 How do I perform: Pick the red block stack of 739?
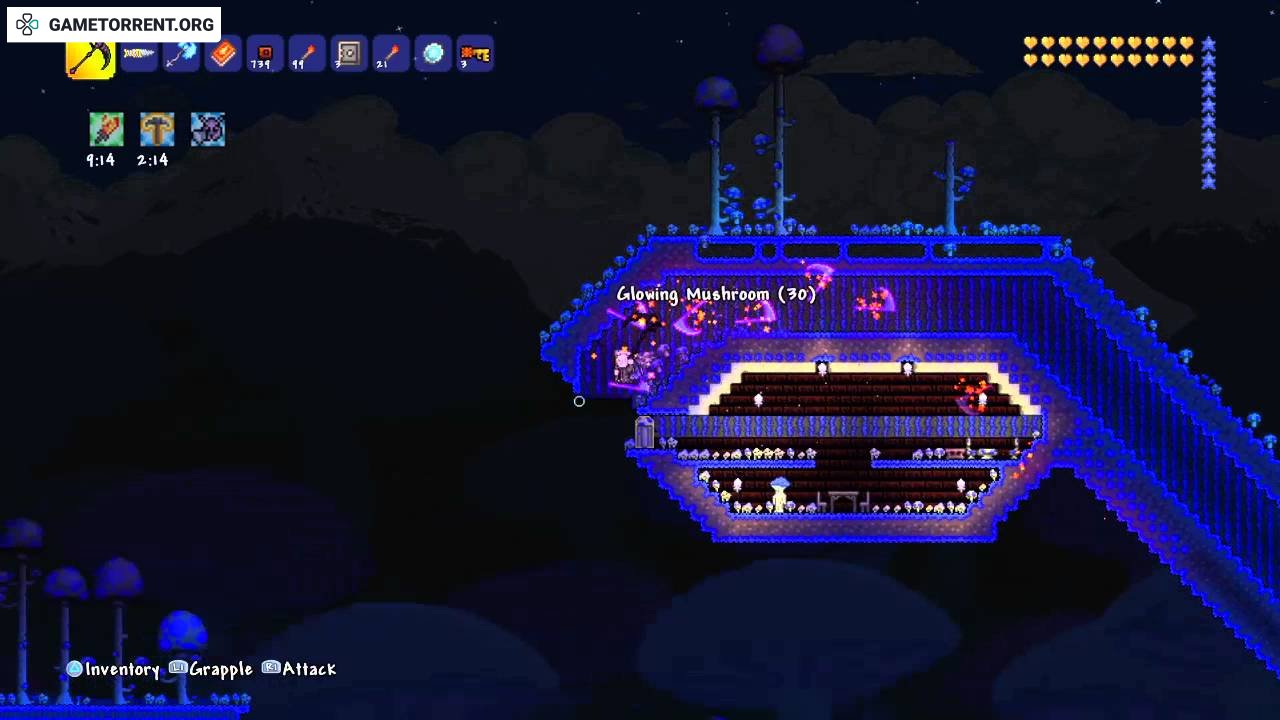[x=264, y=54]
